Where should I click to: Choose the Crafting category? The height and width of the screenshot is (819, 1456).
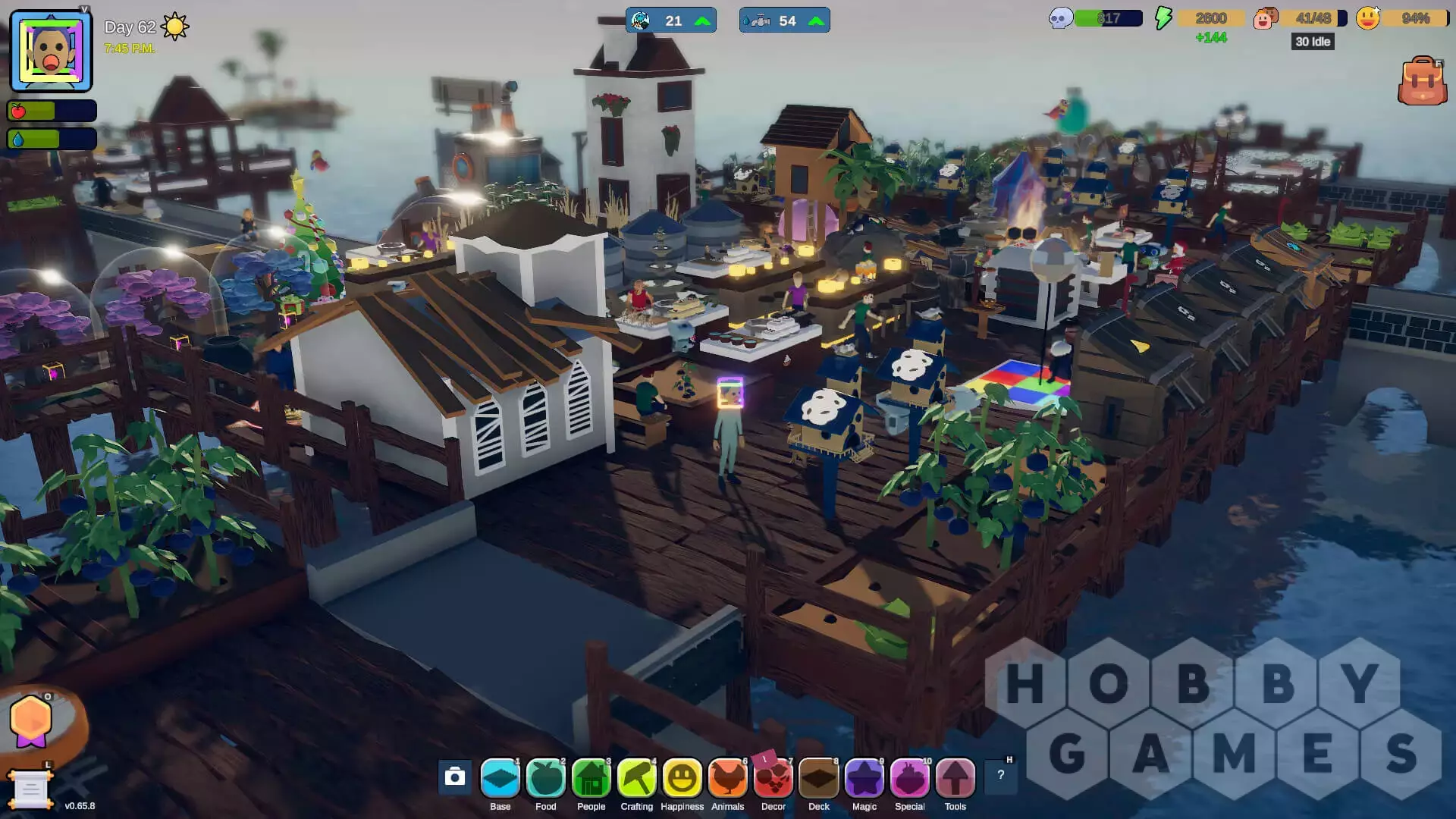[x=637, y=778]
